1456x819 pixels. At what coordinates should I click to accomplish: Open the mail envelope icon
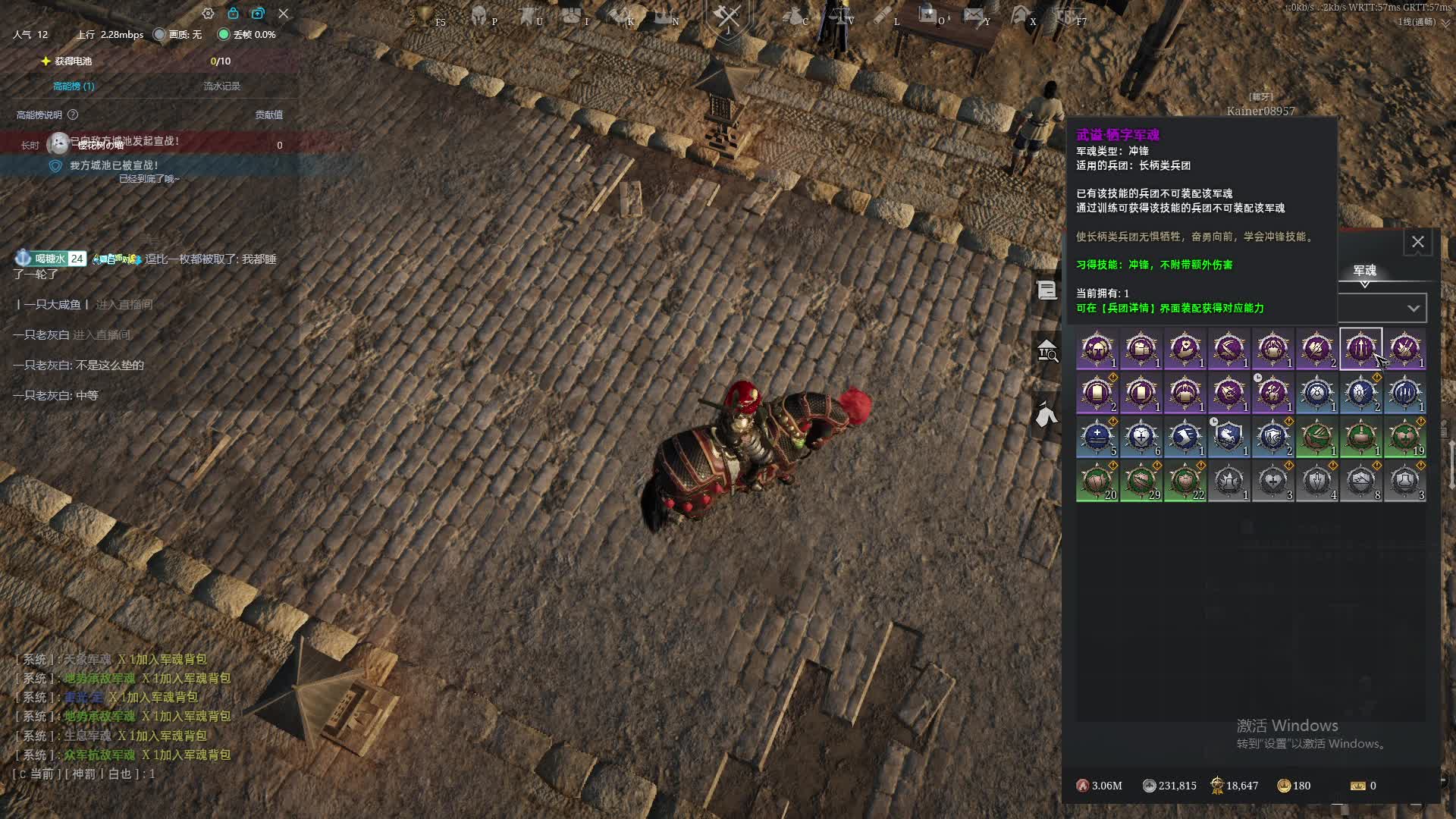pos(974,15)
